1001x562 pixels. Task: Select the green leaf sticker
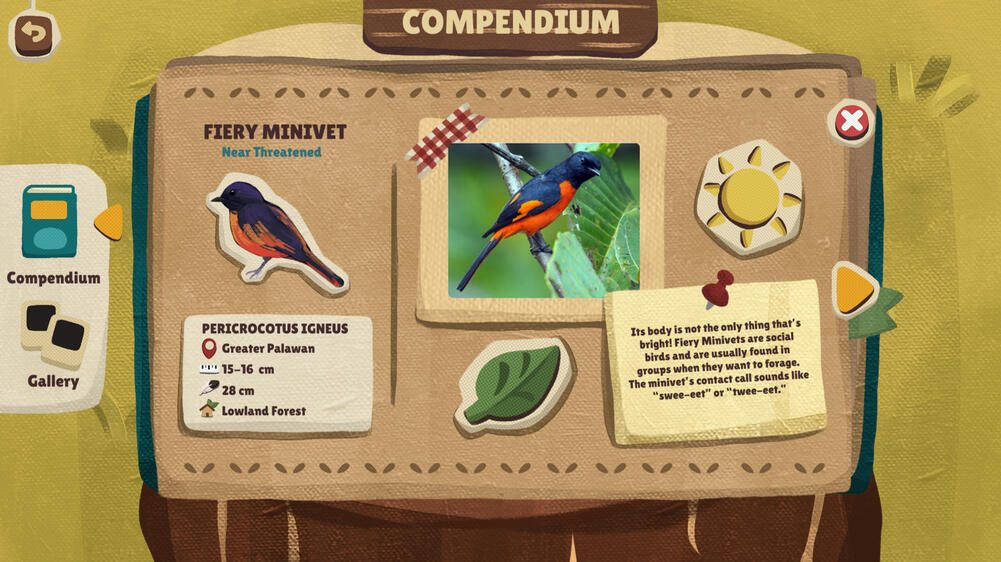click(x=513, y=385)
